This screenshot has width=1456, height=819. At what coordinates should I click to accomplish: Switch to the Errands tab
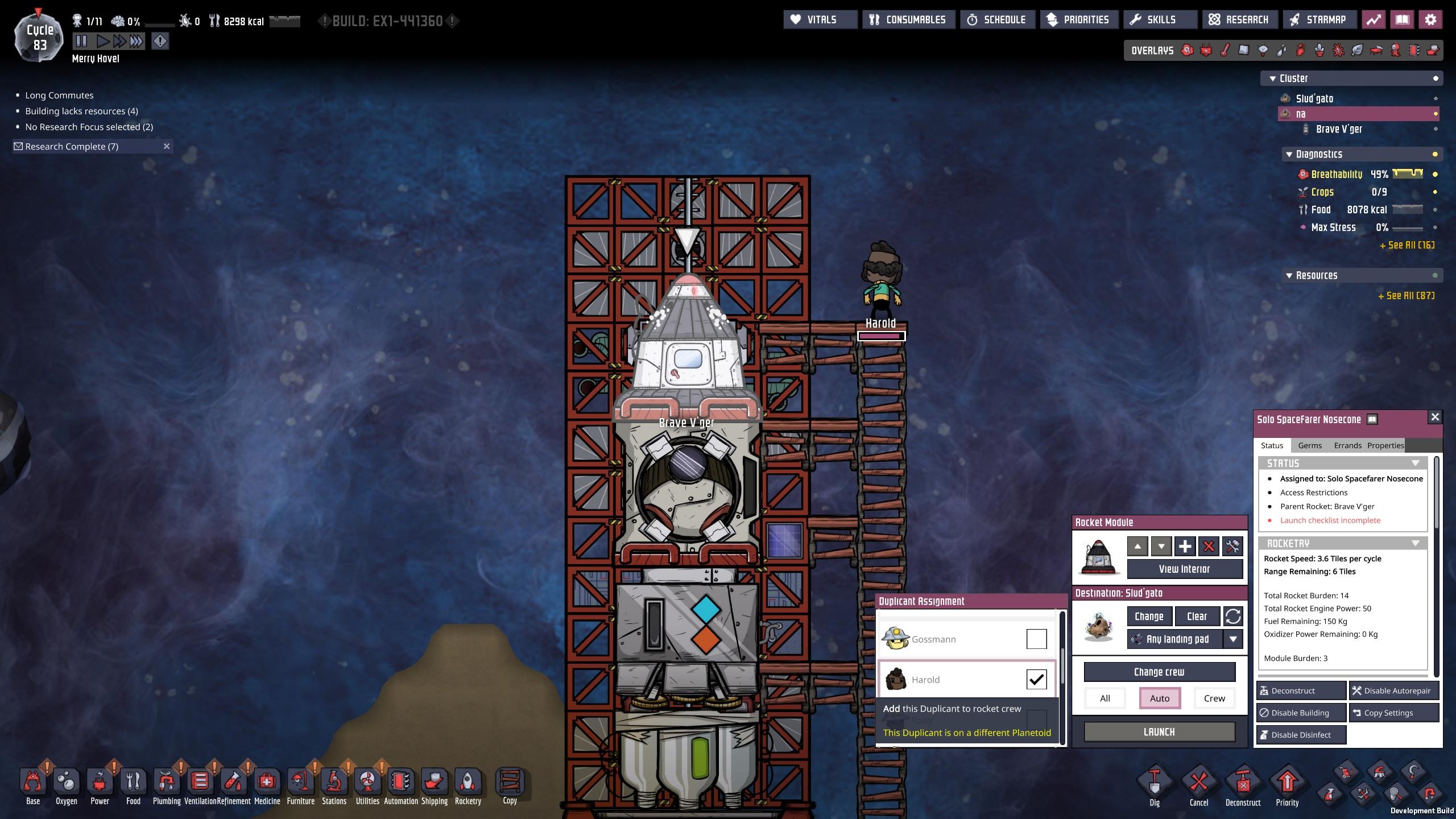click(1347, 445)
